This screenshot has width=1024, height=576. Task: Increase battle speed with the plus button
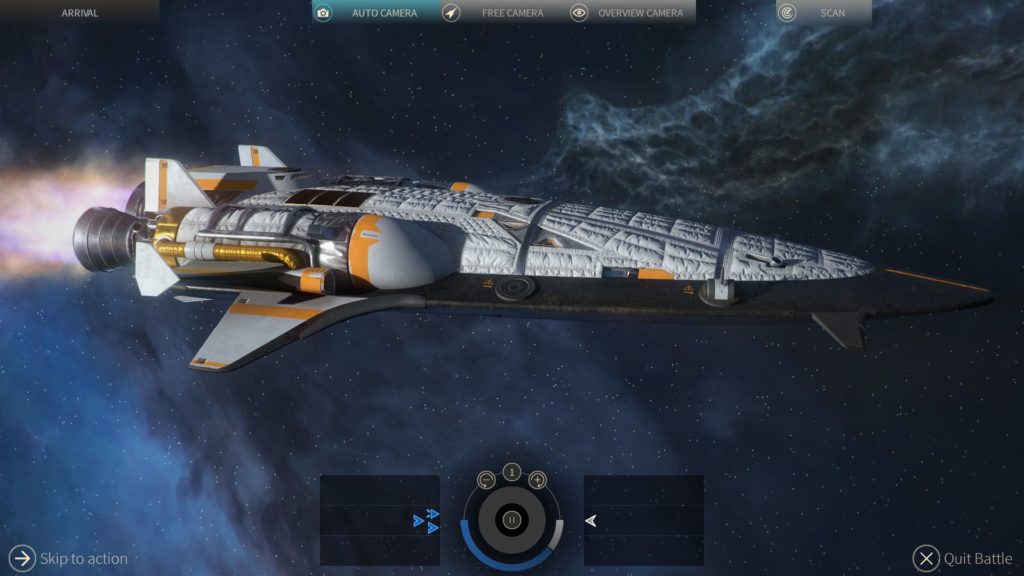(537, 480)
